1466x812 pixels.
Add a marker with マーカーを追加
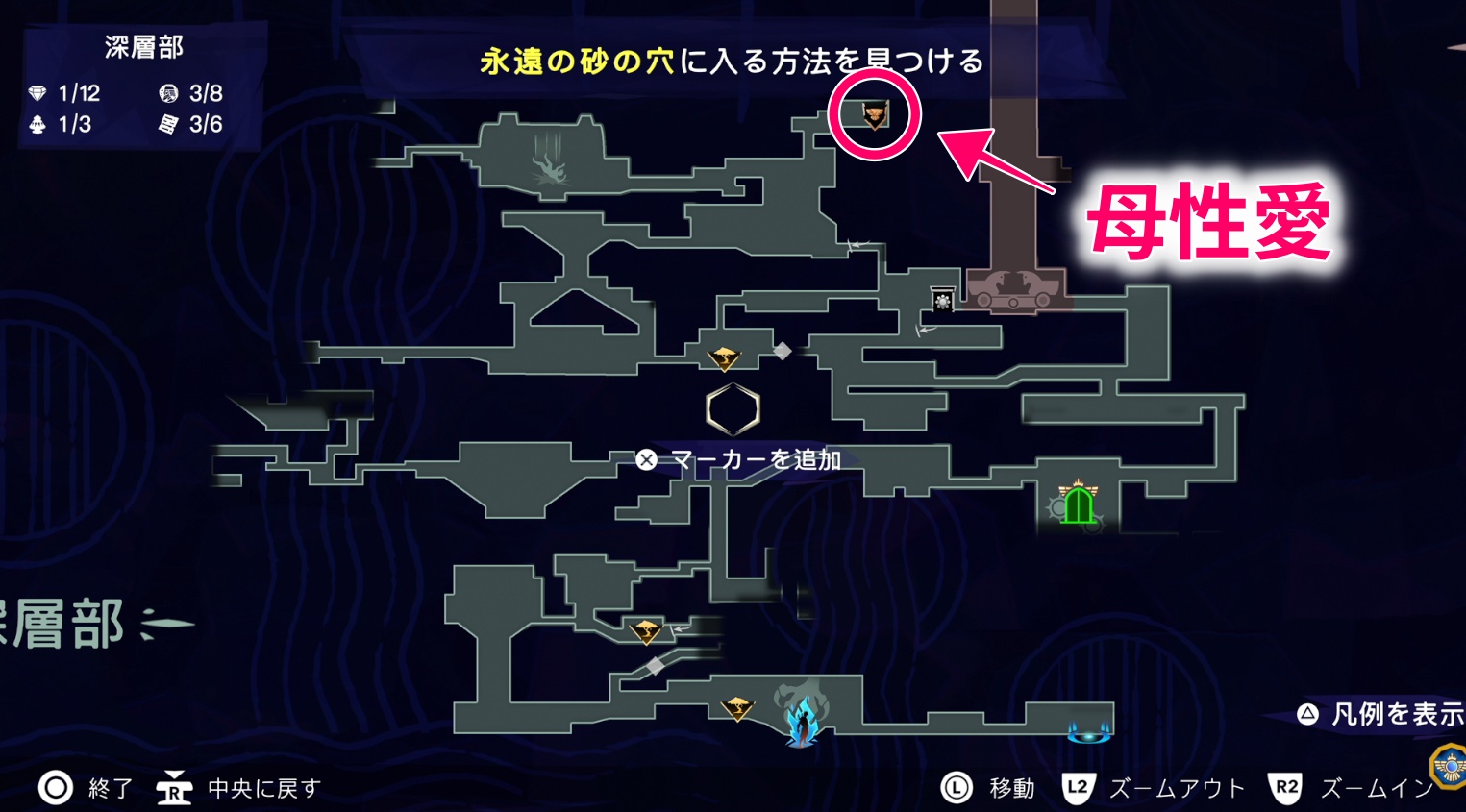[738, 460]
